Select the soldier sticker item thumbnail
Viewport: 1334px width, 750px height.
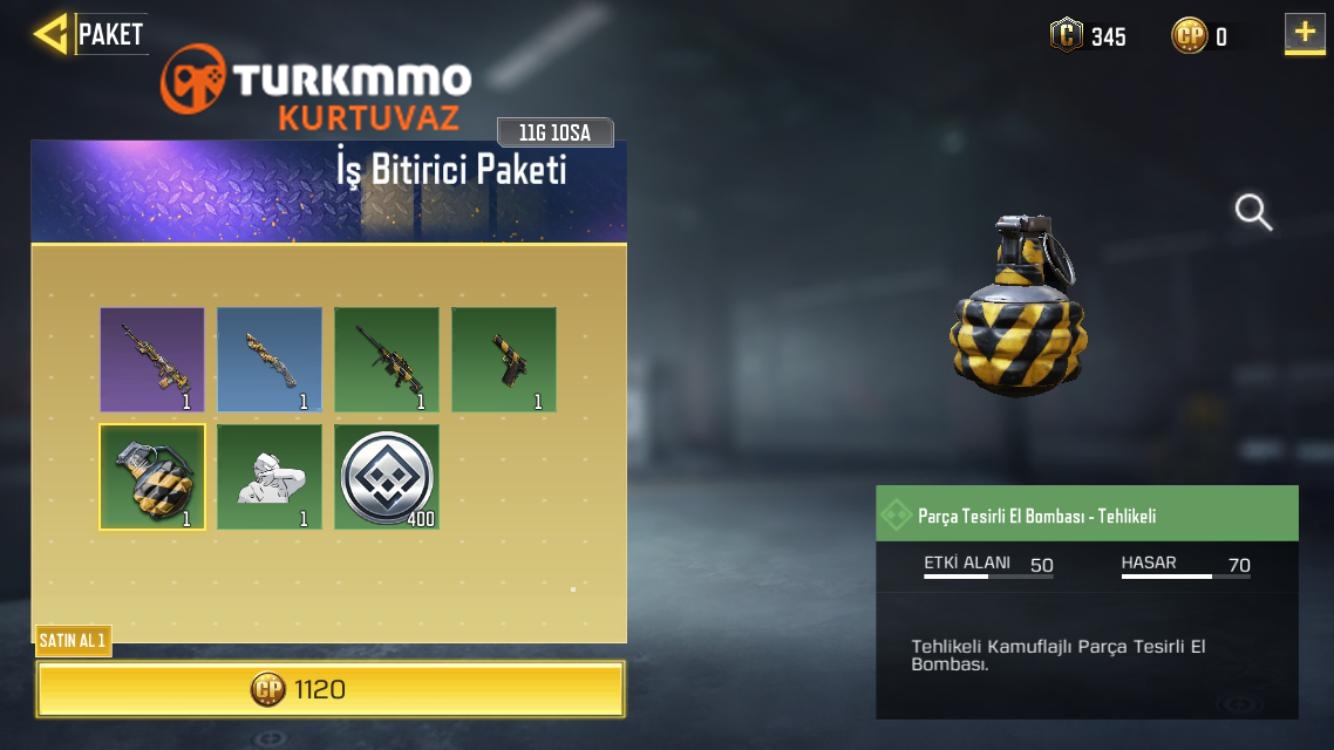[x=269, y=478]
